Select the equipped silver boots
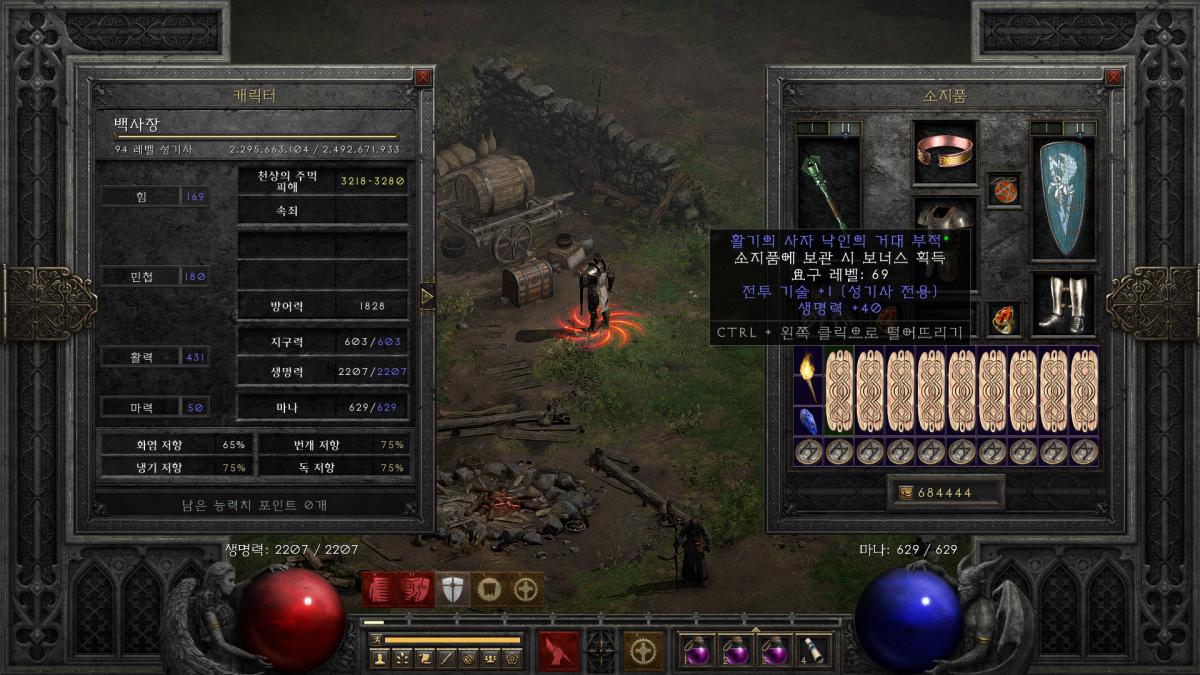Screen dimensions: 1200x675 [x=1062, y=303]
